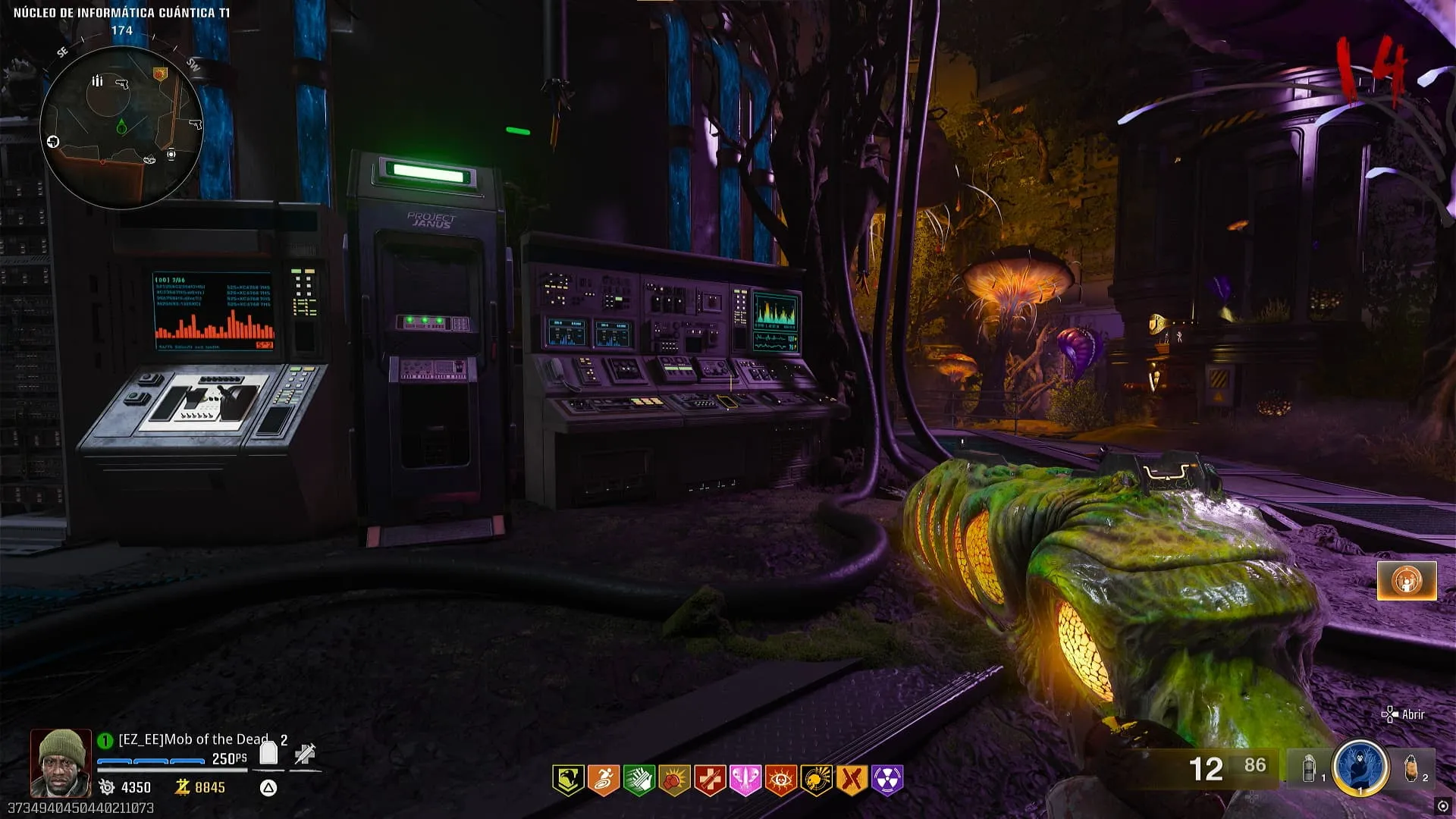Click the target icon in the screen corner
The height and width of the screenshot is (819, 1456).
pyautogui.click(x=1442, y=806)
